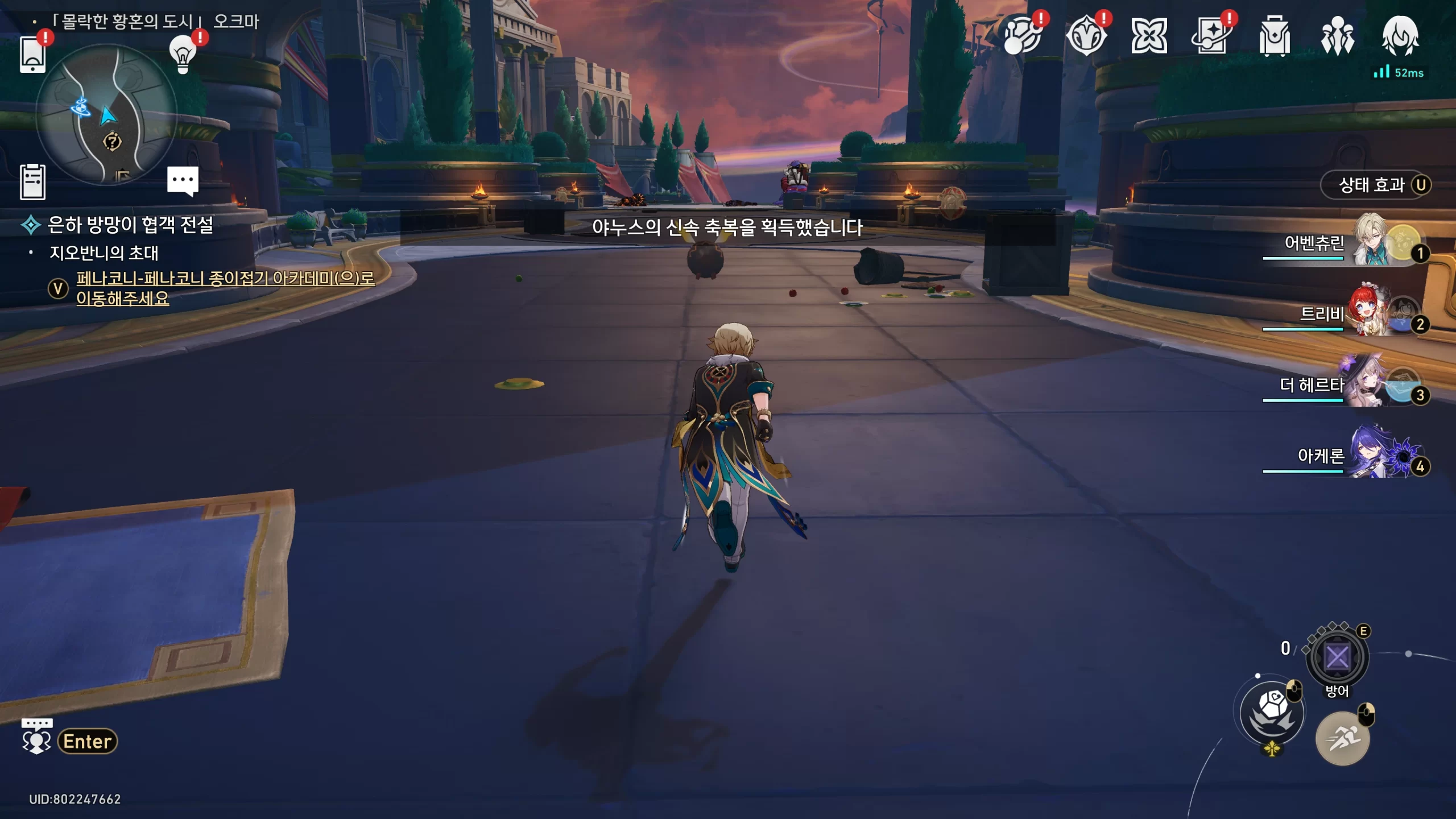Toggle the sprint running button
Image resolution: width=1456 pixels, height=819 pixels.
click(1342, 738)
